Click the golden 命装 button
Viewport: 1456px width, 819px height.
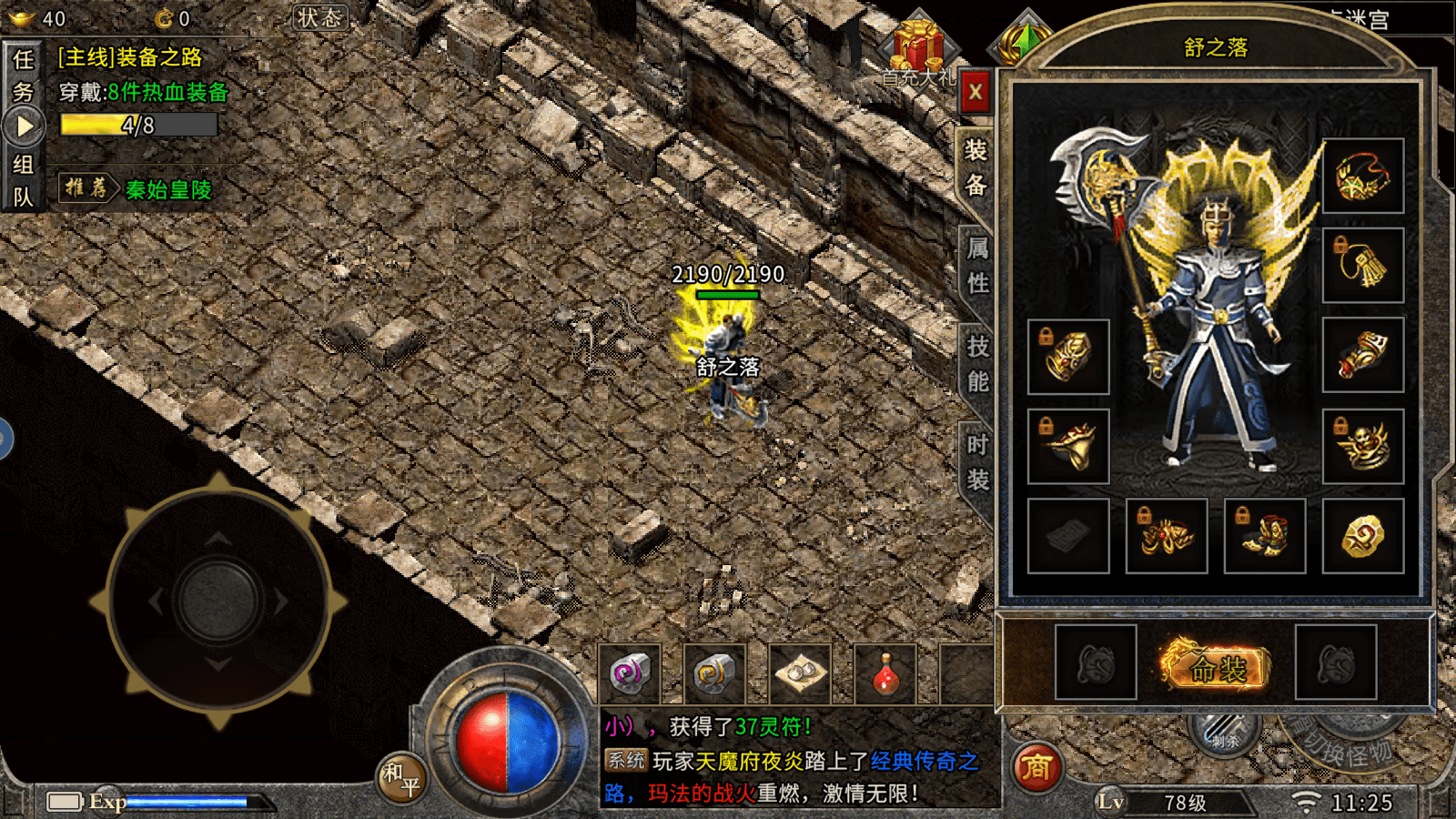pyautogui.click(x=1216, y=669)
